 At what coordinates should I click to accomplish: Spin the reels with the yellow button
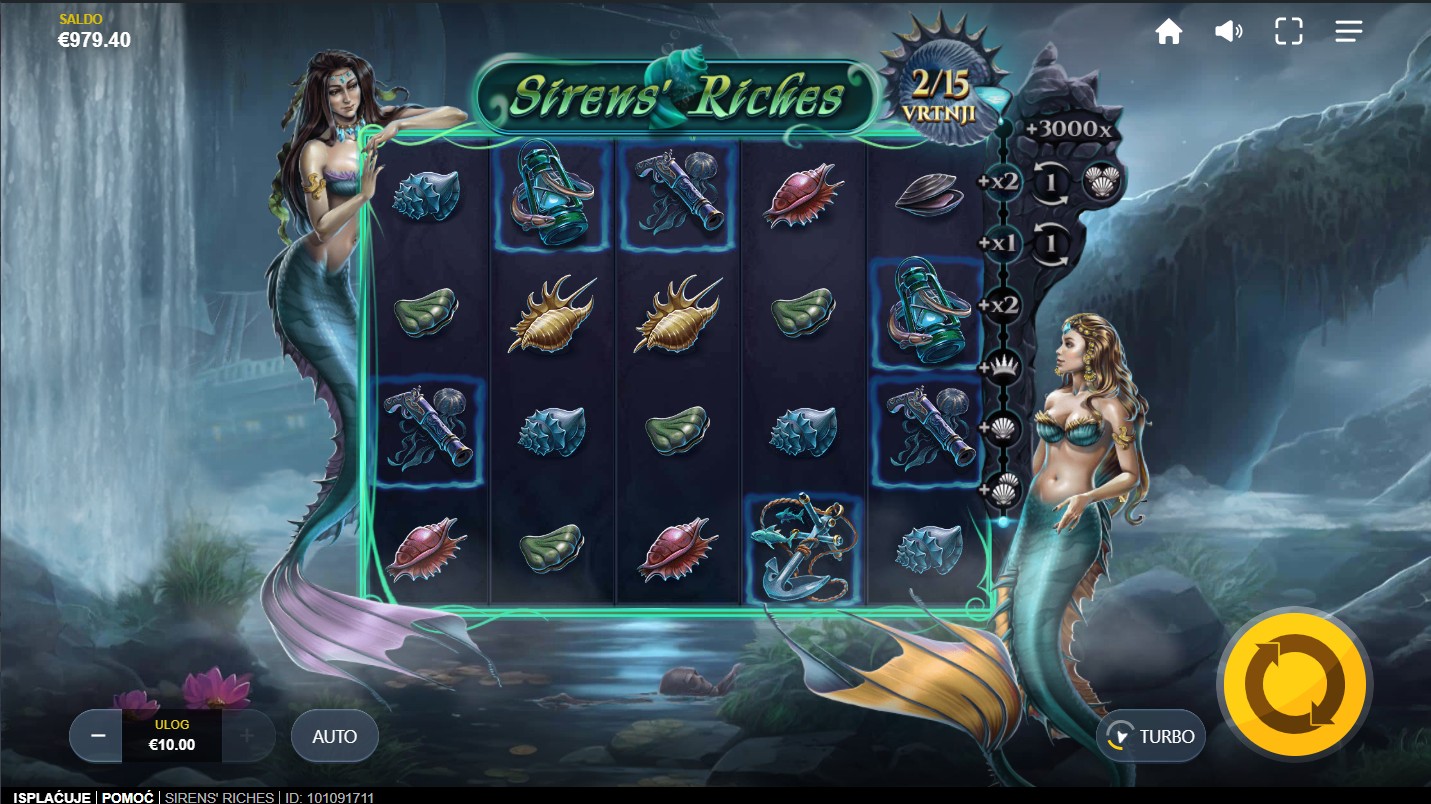(x=1294, y=685)
